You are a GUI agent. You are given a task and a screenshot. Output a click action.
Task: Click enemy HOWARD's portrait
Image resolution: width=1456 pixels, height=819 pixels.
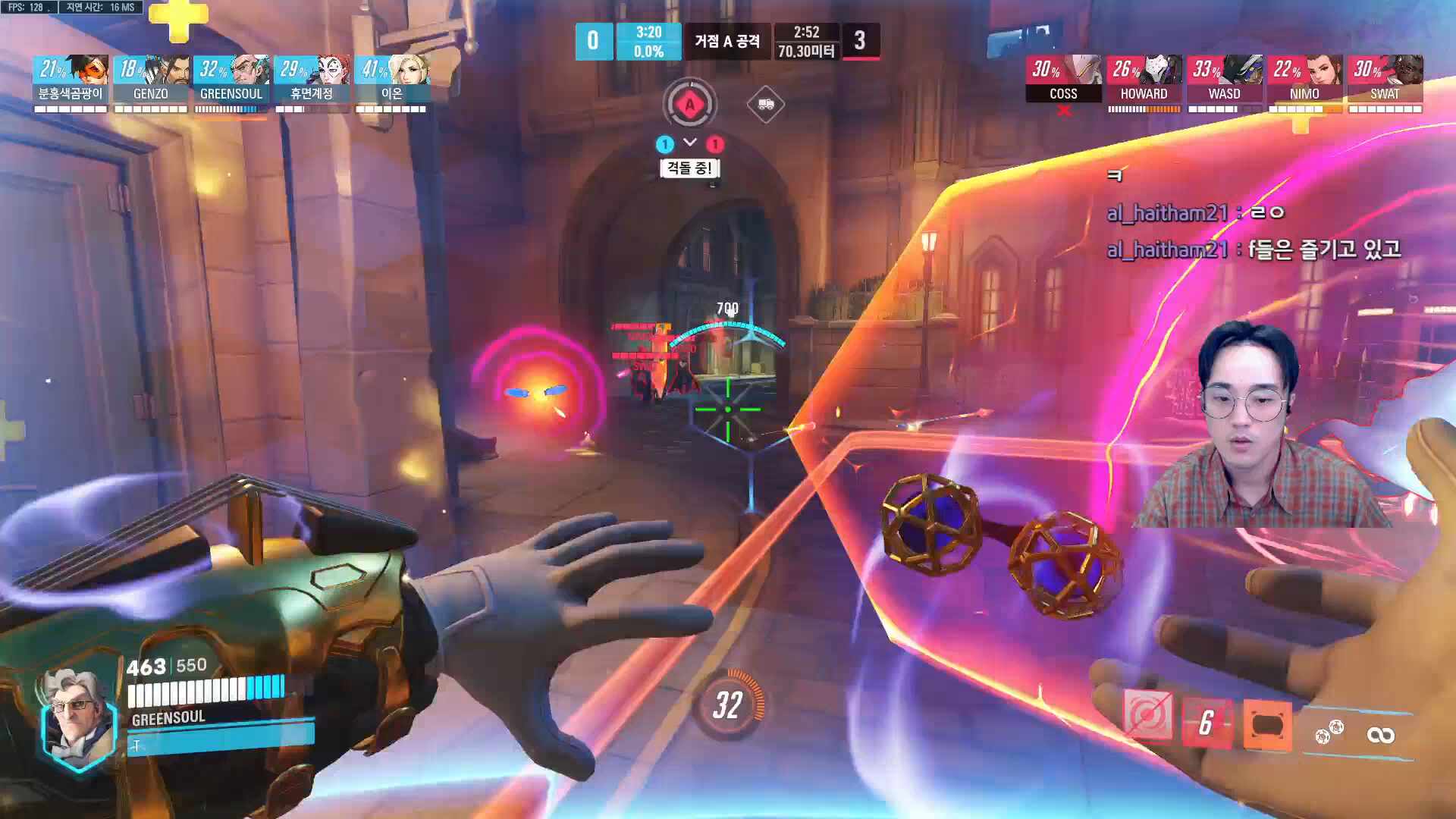pyautogui.click(x=1144, y=71)
